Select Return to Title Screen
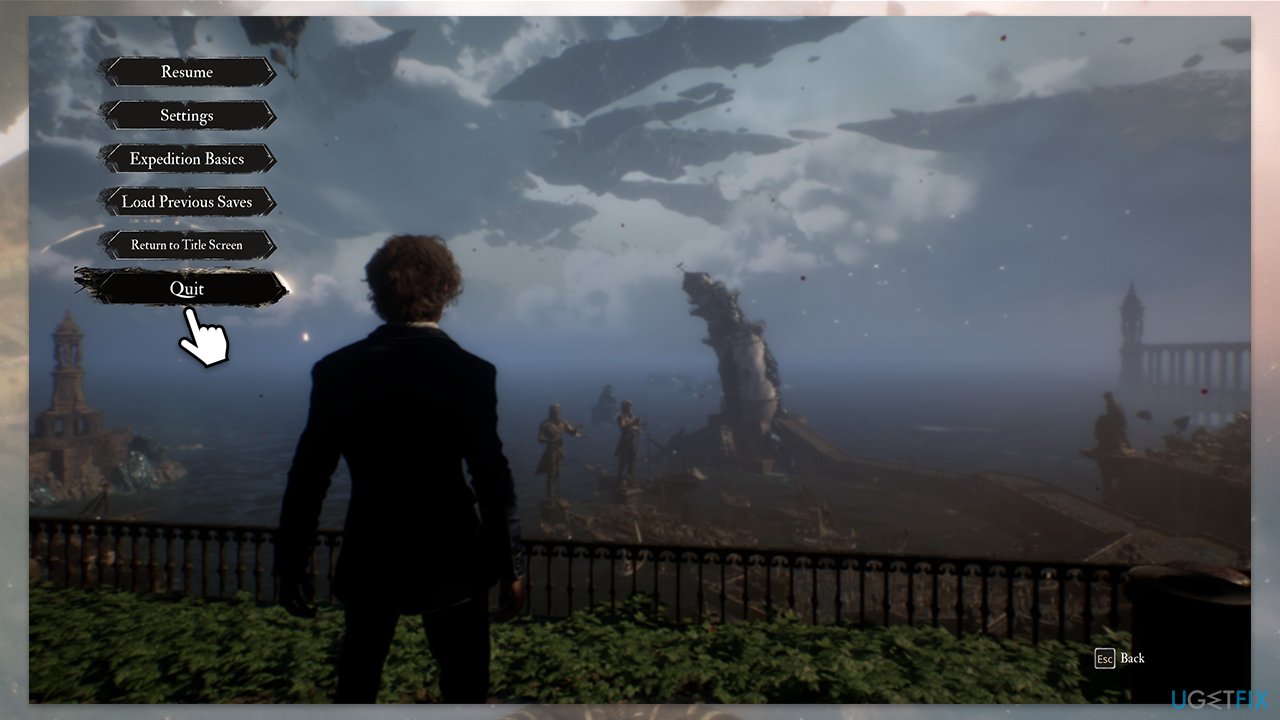Viewport: 1280px width, 720px height. point(187,244)
